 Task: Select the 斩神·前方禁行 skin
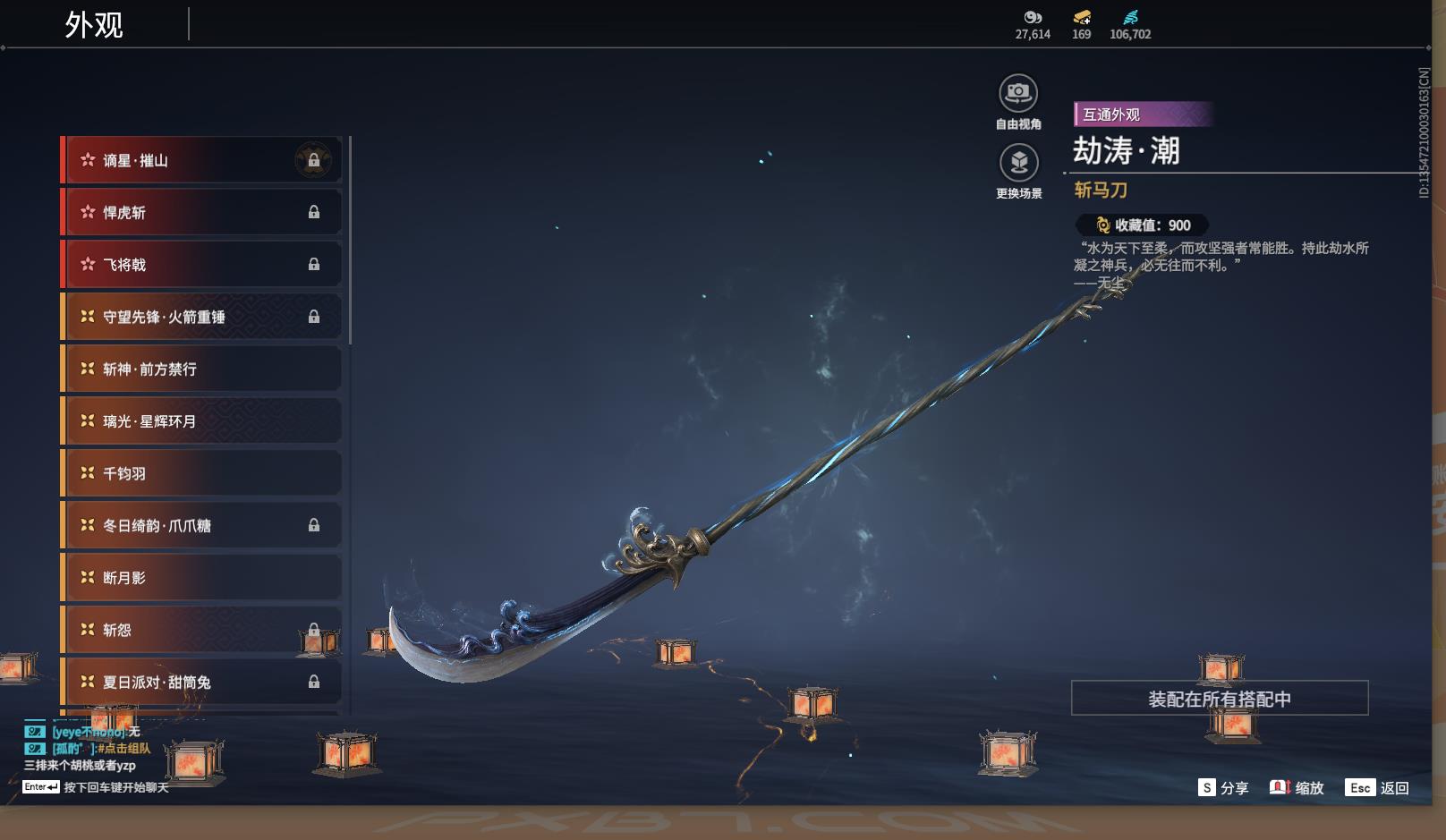201,369
